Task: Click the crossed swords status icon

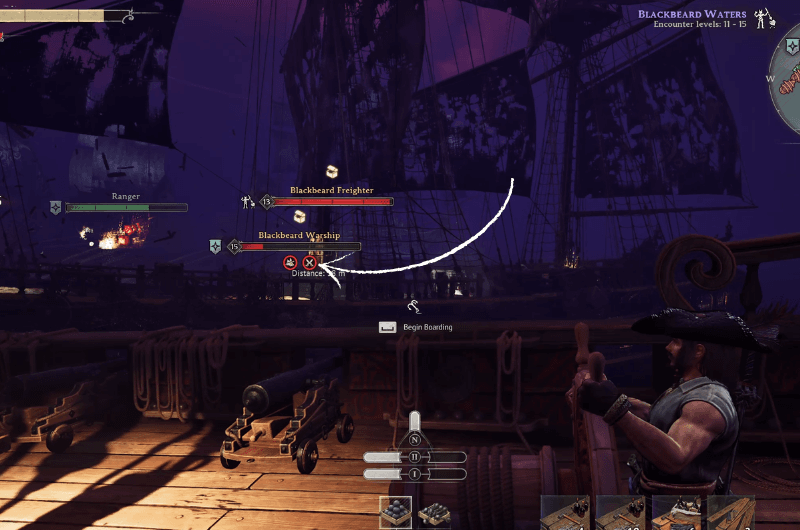Action: pos(309,262)
